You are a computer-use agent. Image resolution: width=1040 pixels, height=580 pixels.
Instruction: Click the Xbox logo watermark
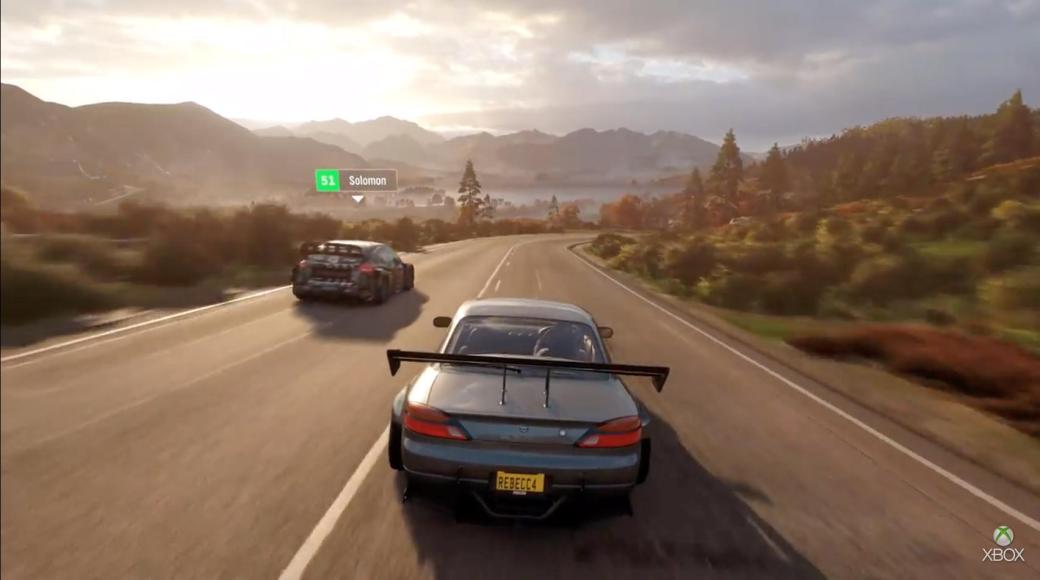(x=1003, y=543)
